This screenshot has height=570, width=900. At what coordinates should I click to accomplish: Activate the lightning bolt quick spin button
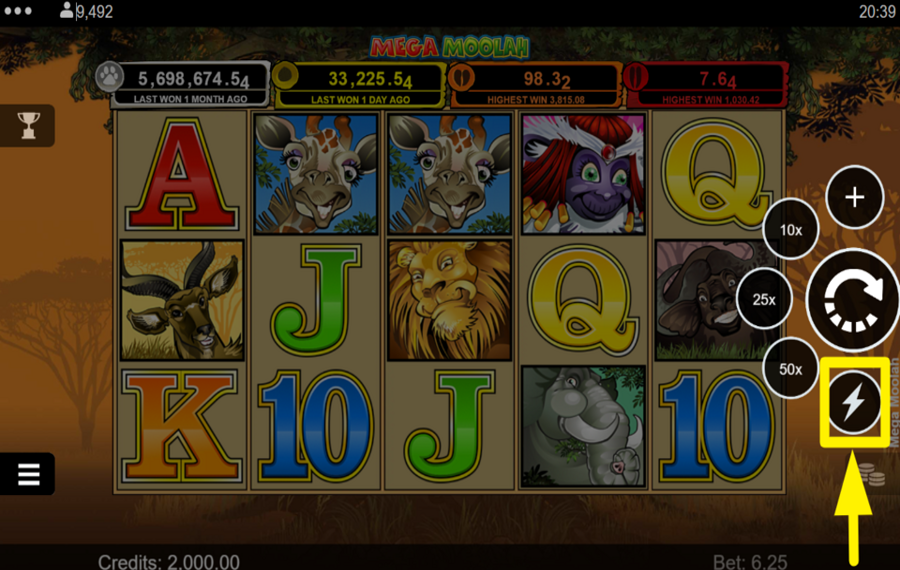(x=854, y=402)
